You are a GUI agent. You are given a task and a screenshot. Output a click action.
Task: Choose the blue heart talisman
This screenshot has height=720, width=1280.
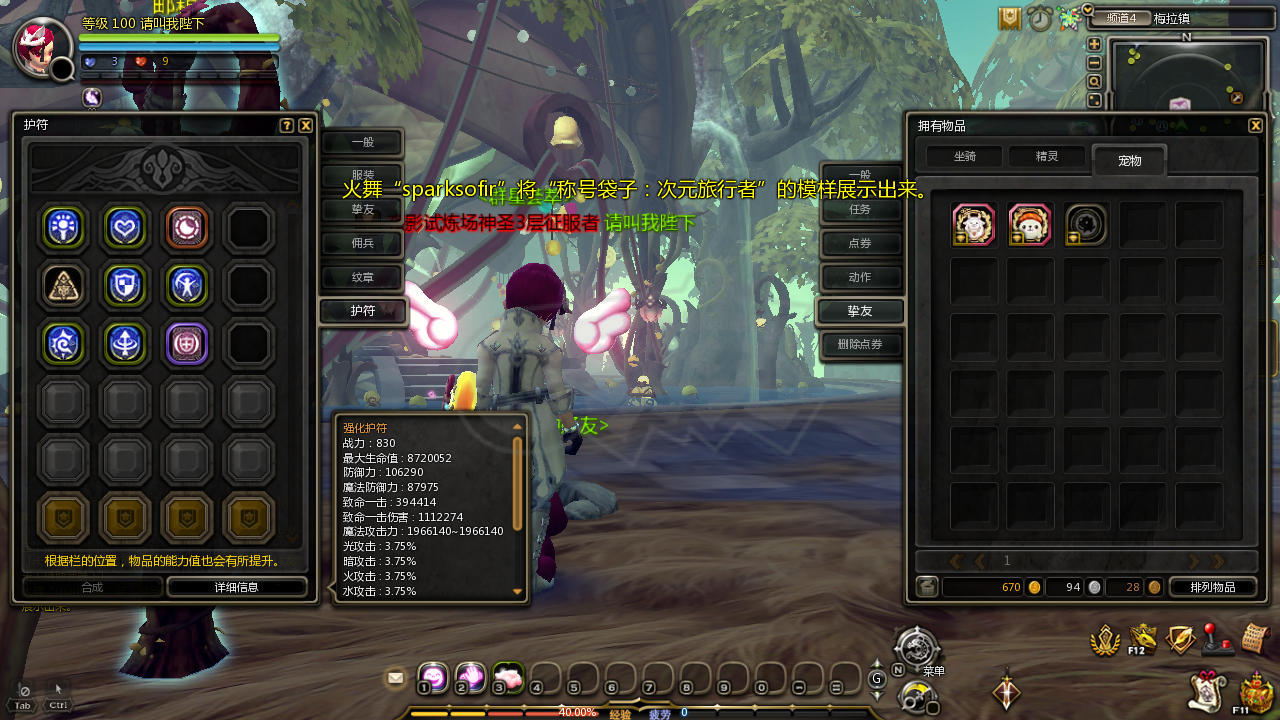[126, 228]
